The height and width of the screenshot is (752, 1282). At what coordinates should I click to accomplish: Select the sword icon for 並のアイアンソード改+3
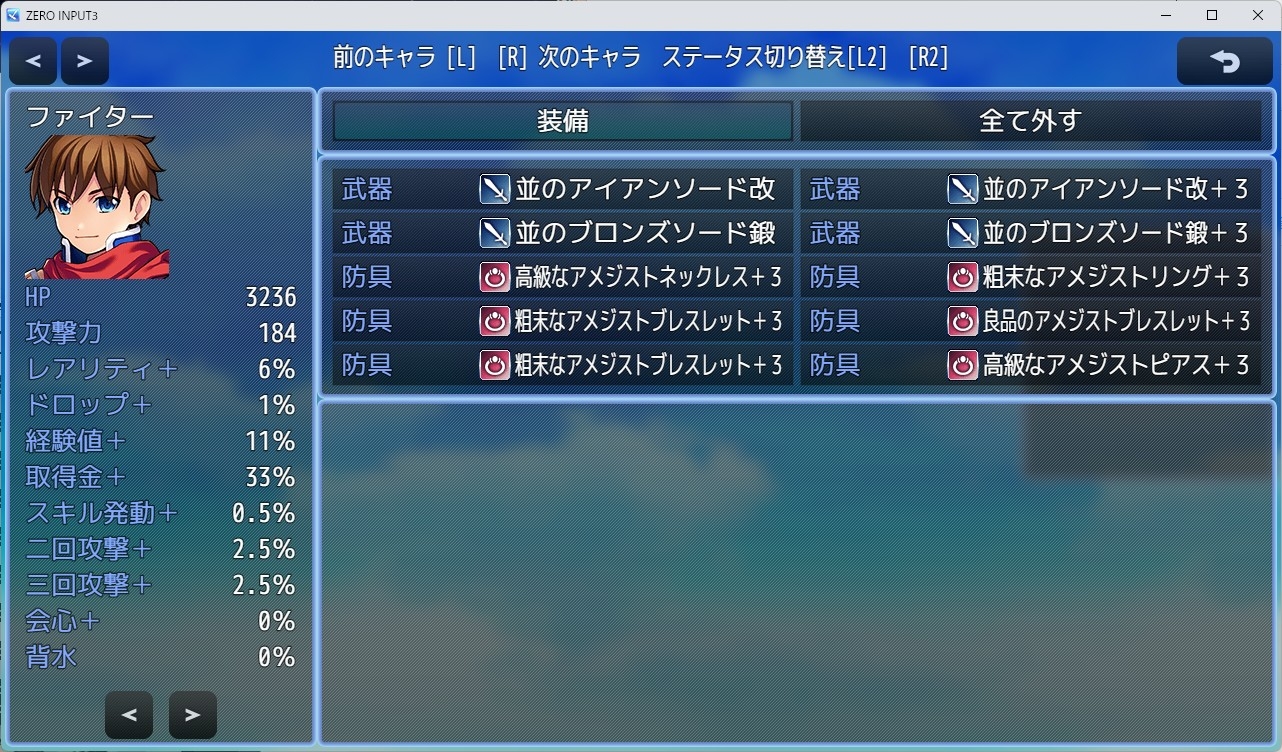click(x=962, y=188)
